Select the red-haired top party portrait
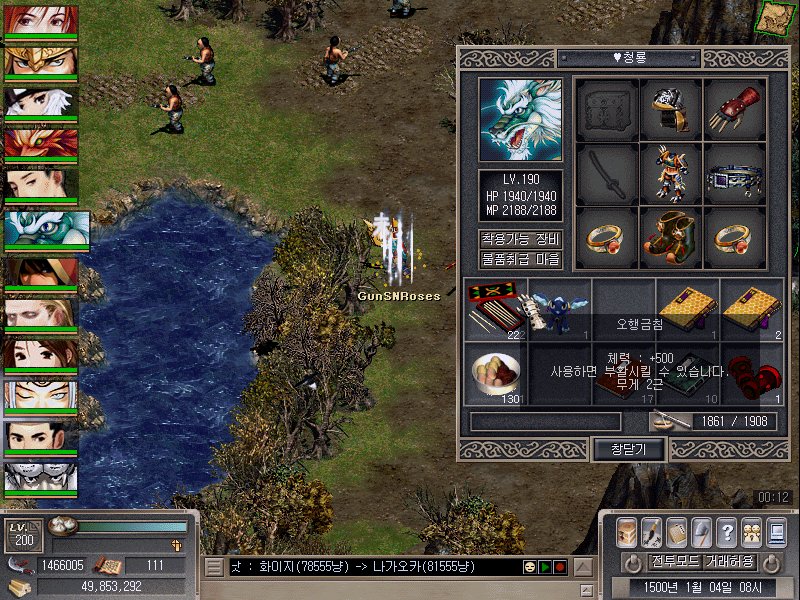The image size is (800, 600). [42, 20]
